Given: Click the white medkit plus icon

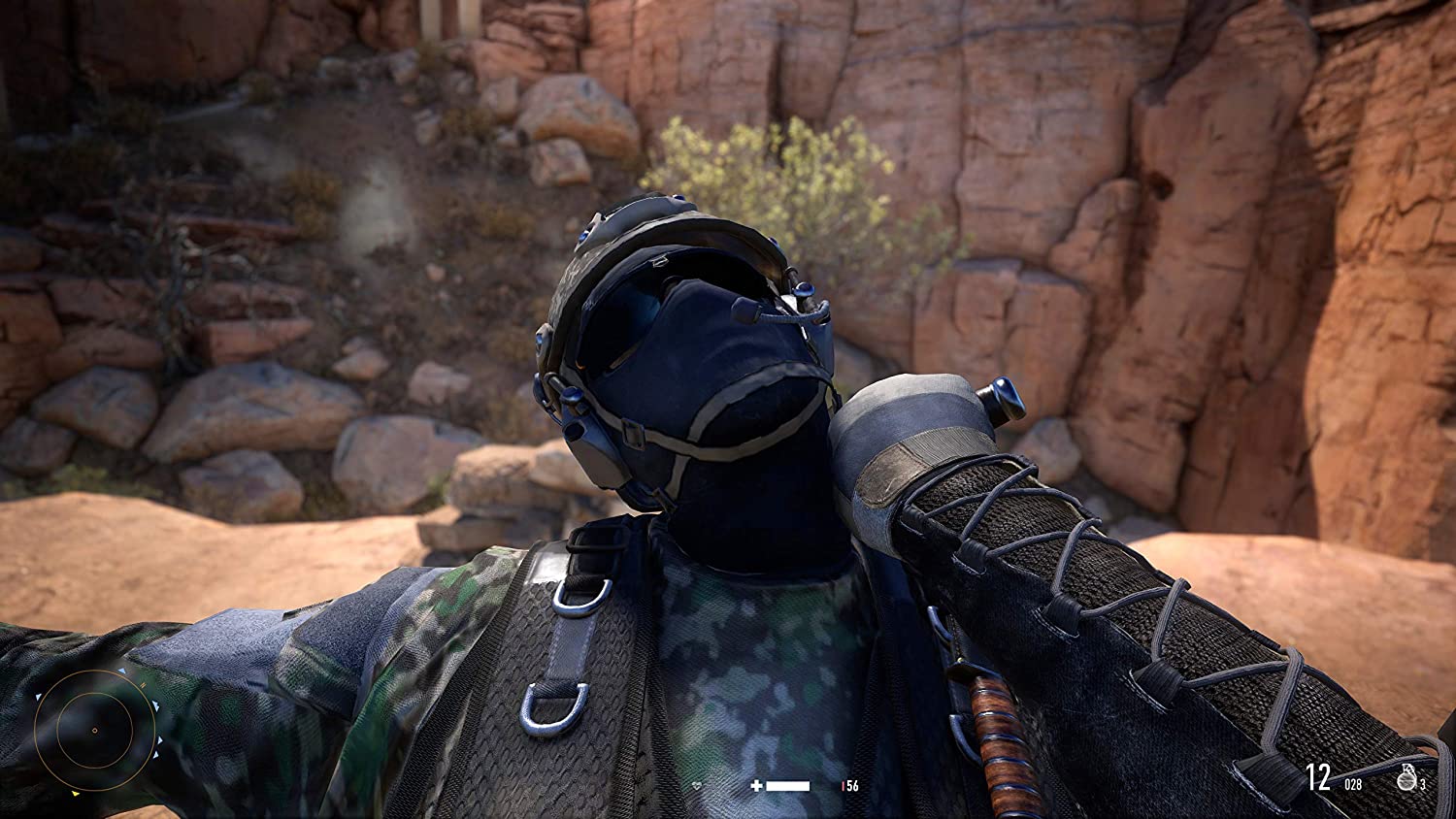Looking at the screenshot, I should tap(757, 785).
